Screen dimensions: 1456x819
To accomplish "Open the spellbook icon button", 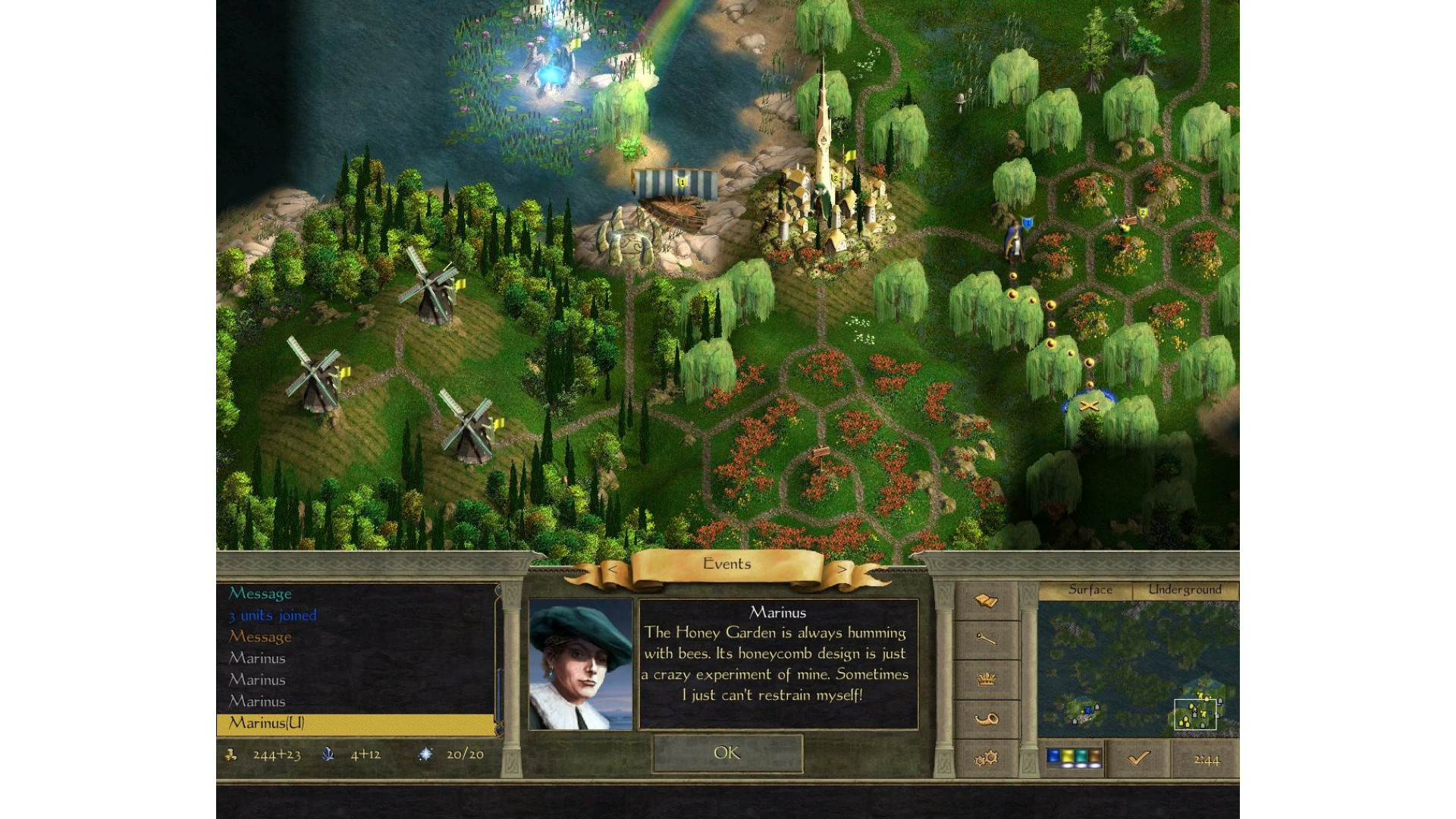I will tap(985, 601).
